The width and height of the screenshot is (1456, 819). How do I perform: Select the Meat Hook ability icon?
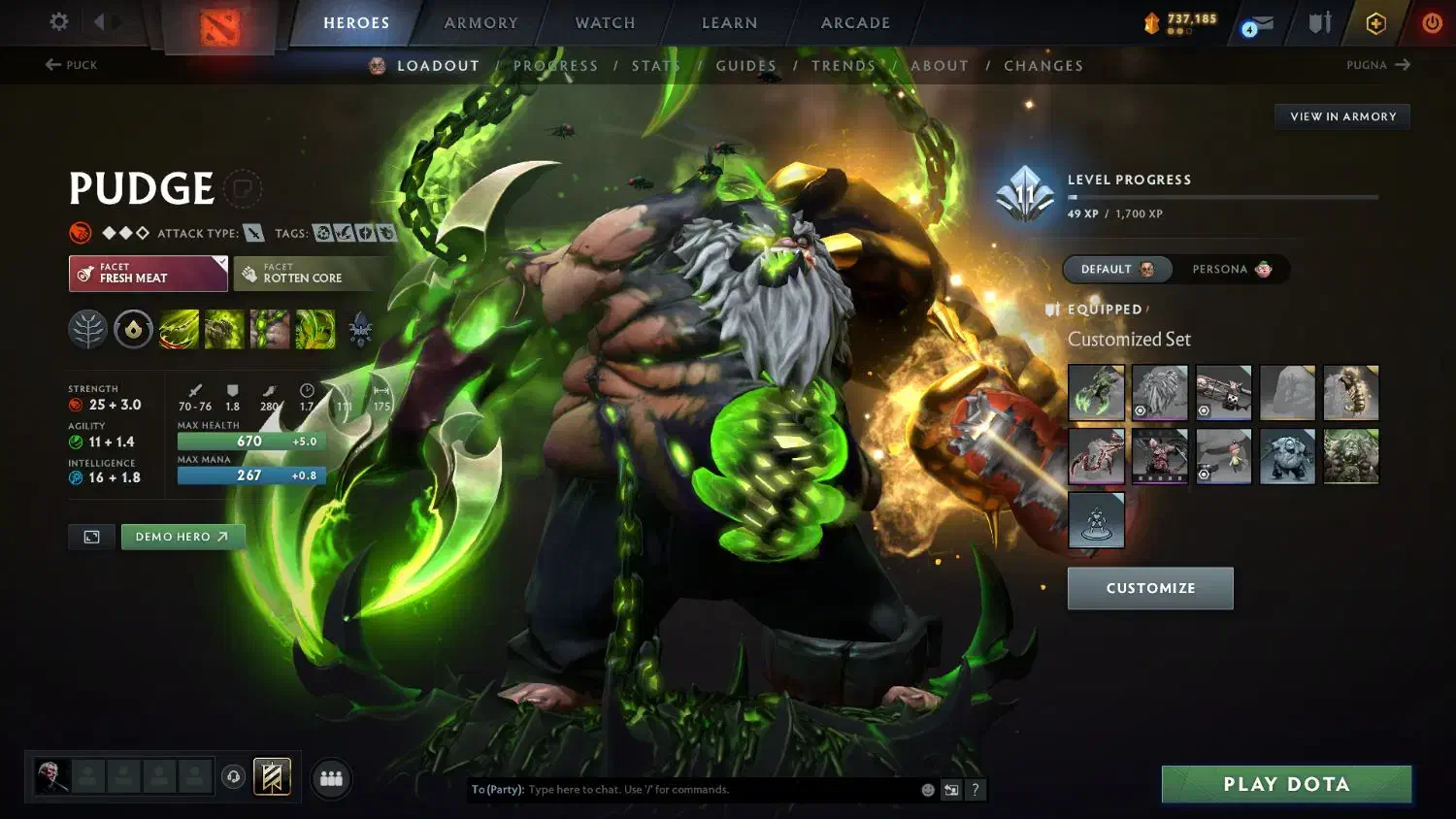(x=179, y=329)
